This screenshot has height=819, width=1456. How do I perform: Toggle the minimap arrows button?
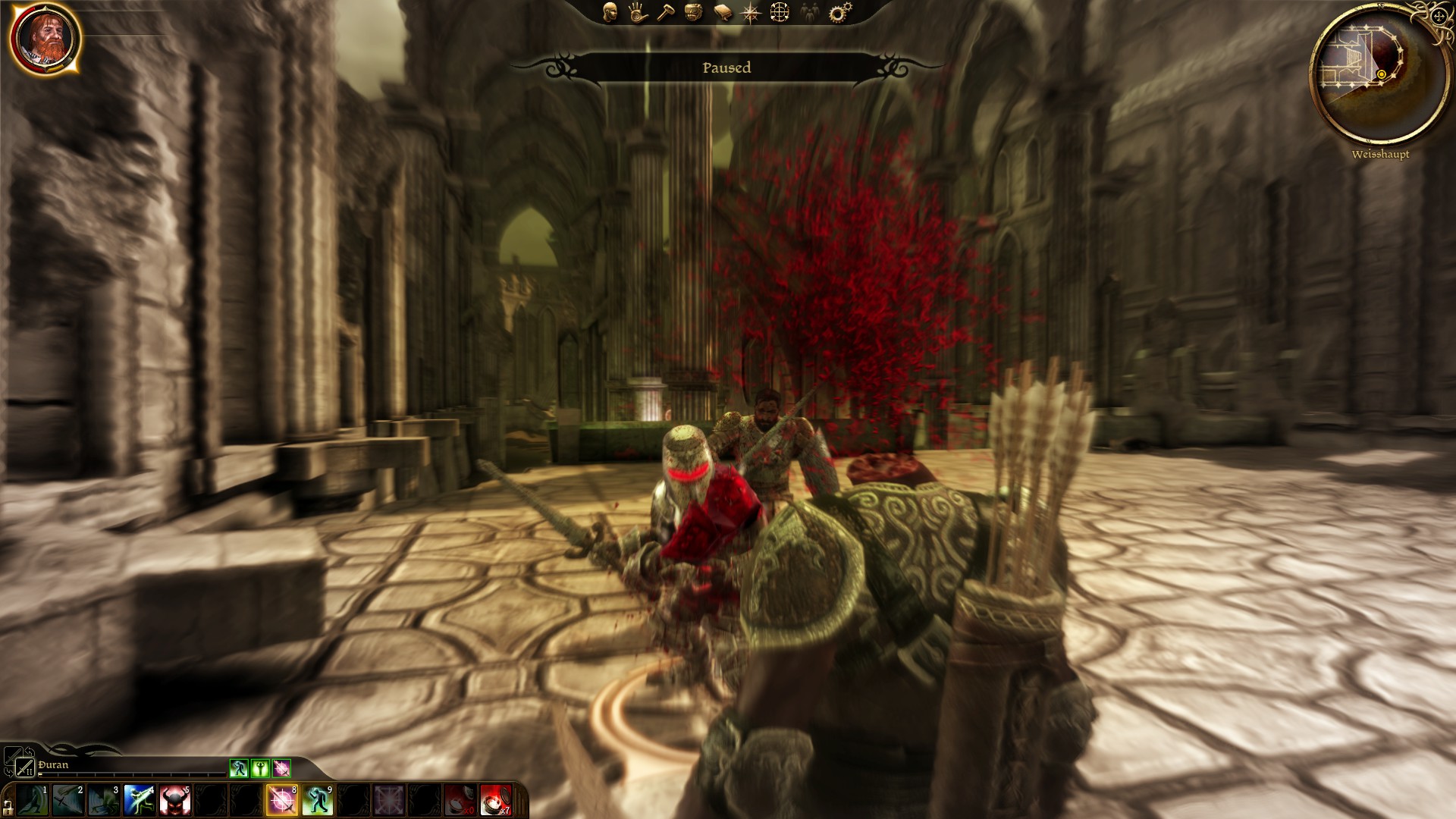click(1440, 16)
